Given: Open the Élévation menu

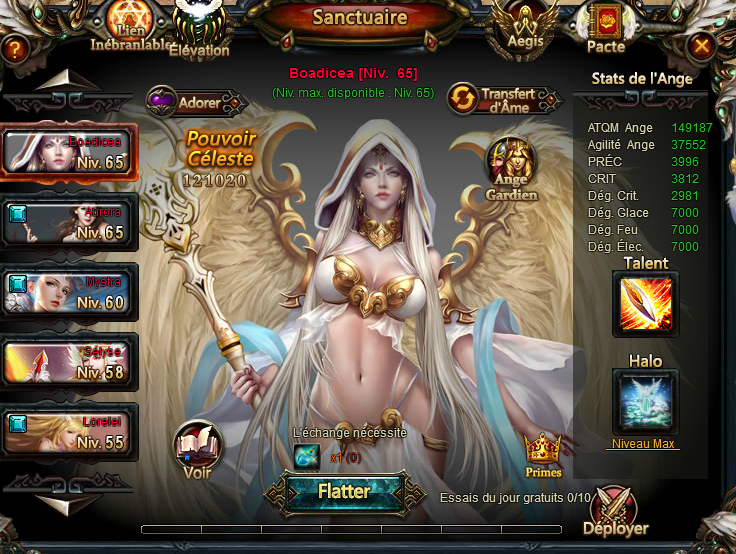Looking at the screenshot, I should 200,28.
